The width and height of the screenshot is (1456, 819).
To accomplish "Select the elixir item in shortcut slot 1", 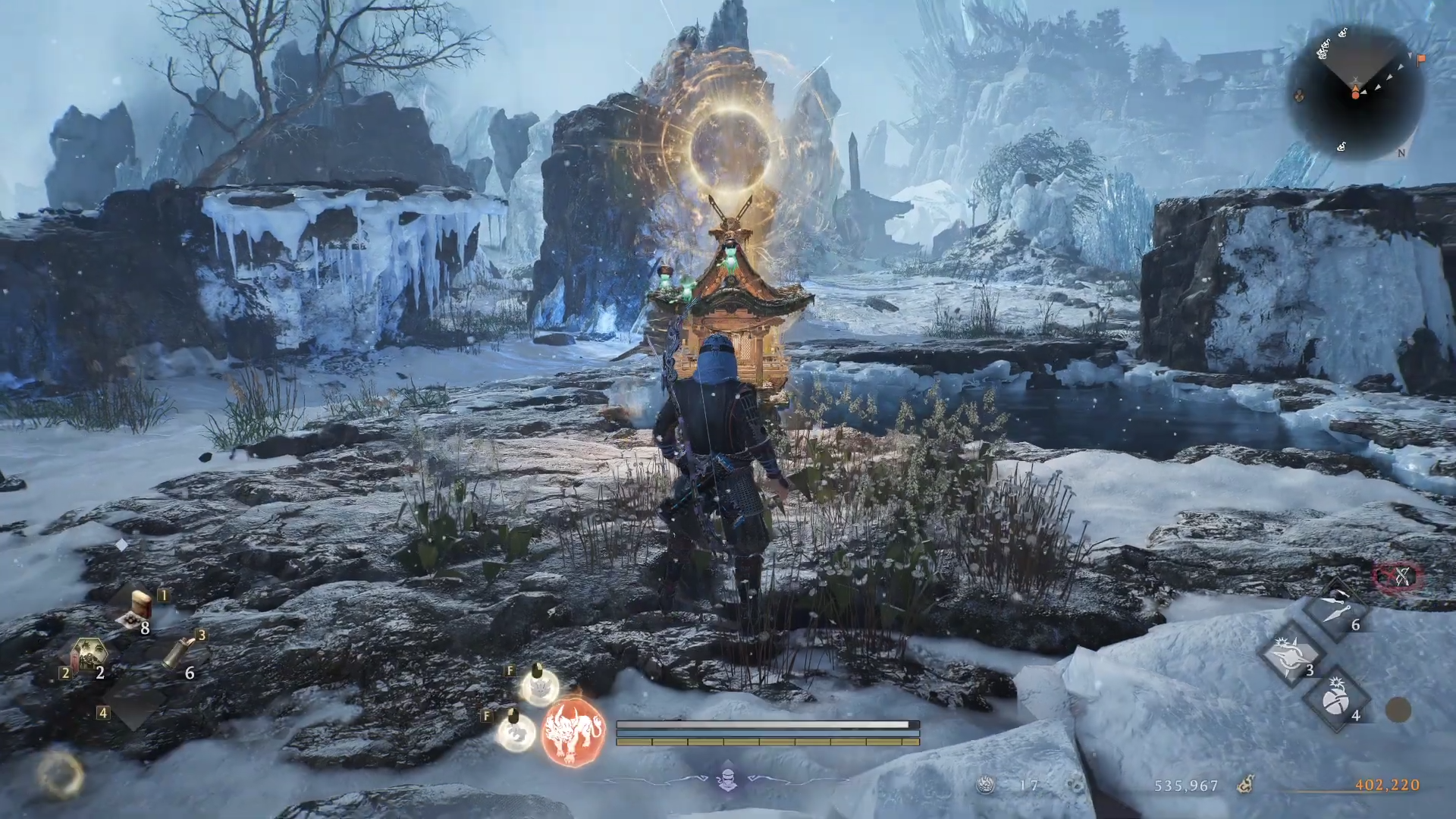I will tap(140, 607).
